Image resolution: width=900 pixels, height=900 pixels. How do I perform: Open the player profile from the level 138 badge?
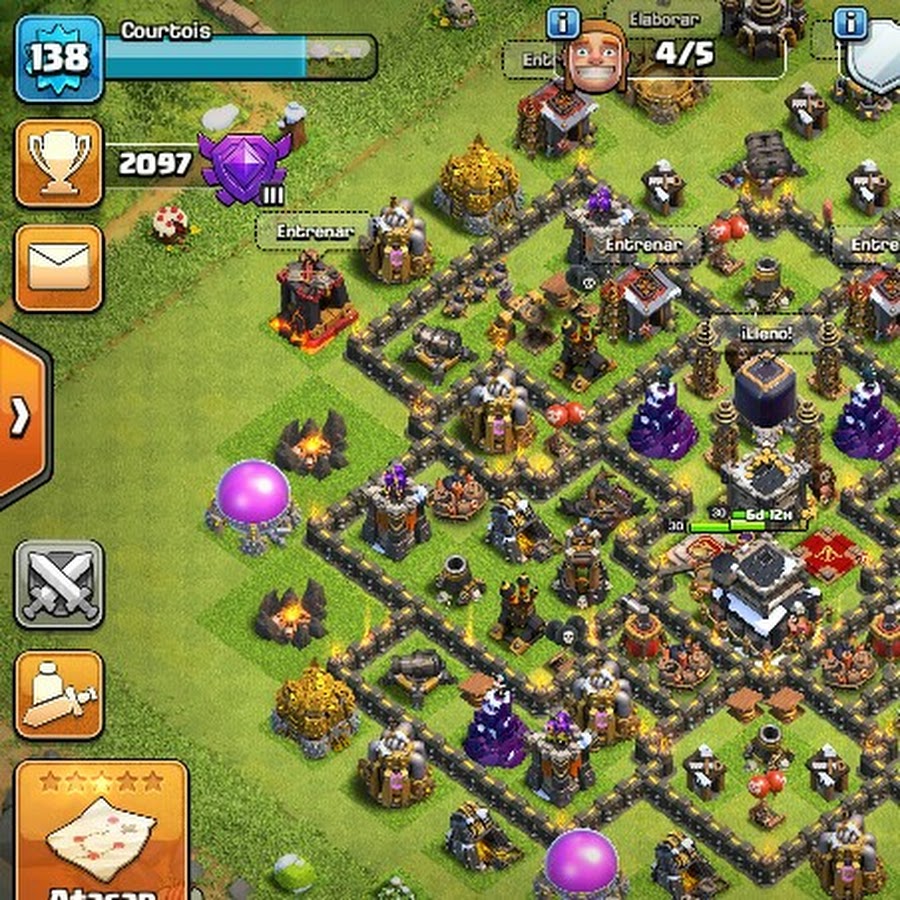59,58
